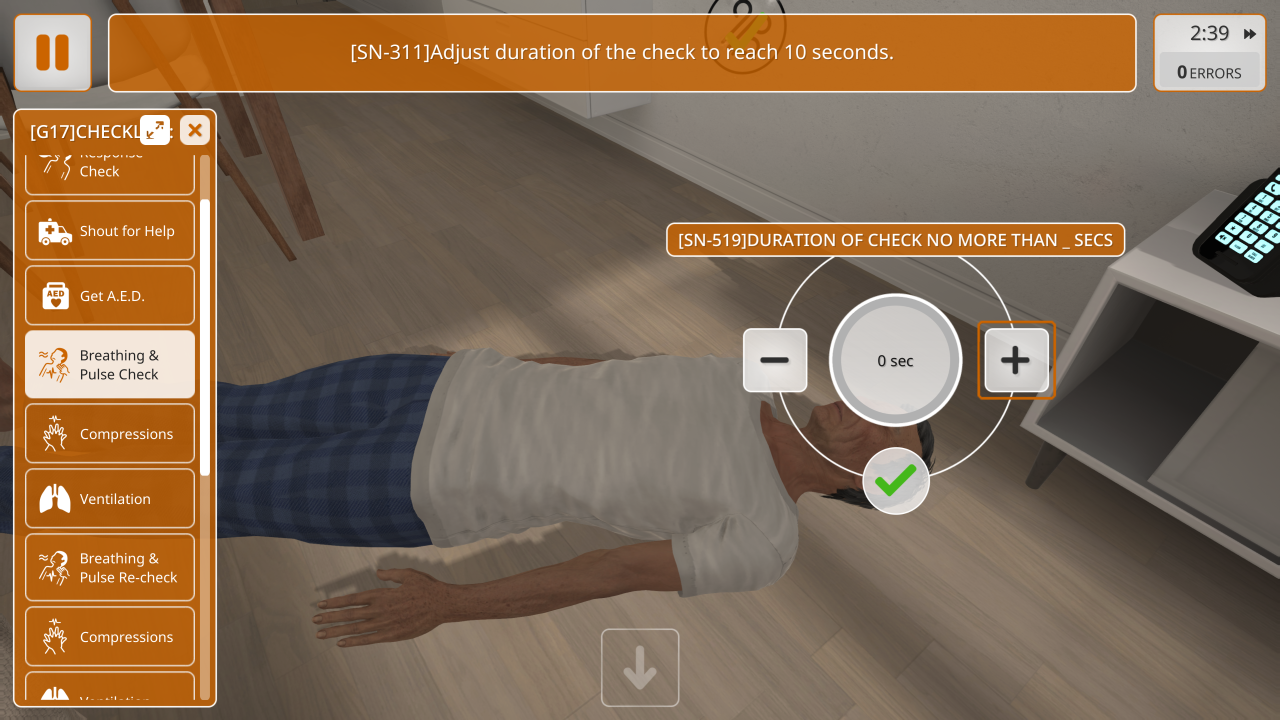Image resolution: width=1280 pixels, height=720 pixels.
Task: Increase check duration with the plus button
Action: point(1016,360)
